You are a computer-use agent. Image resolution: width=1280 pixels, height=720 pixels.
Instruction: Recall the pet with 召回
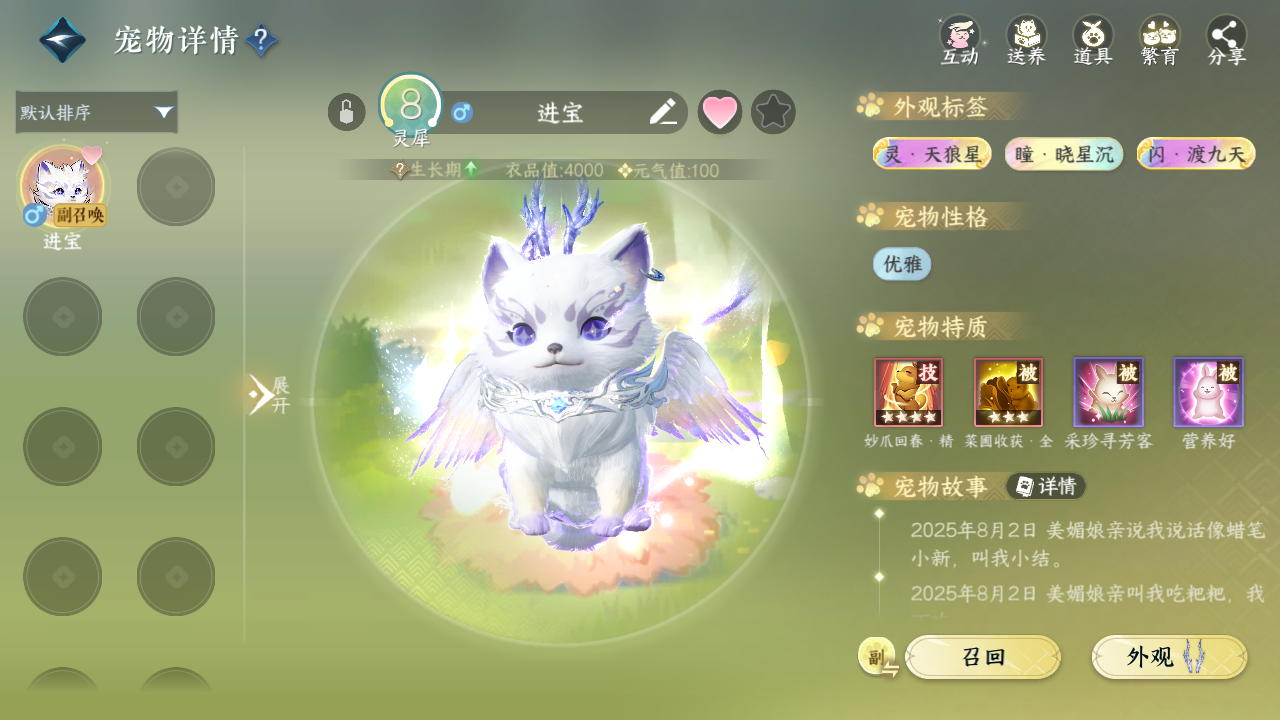pos(982,657)
